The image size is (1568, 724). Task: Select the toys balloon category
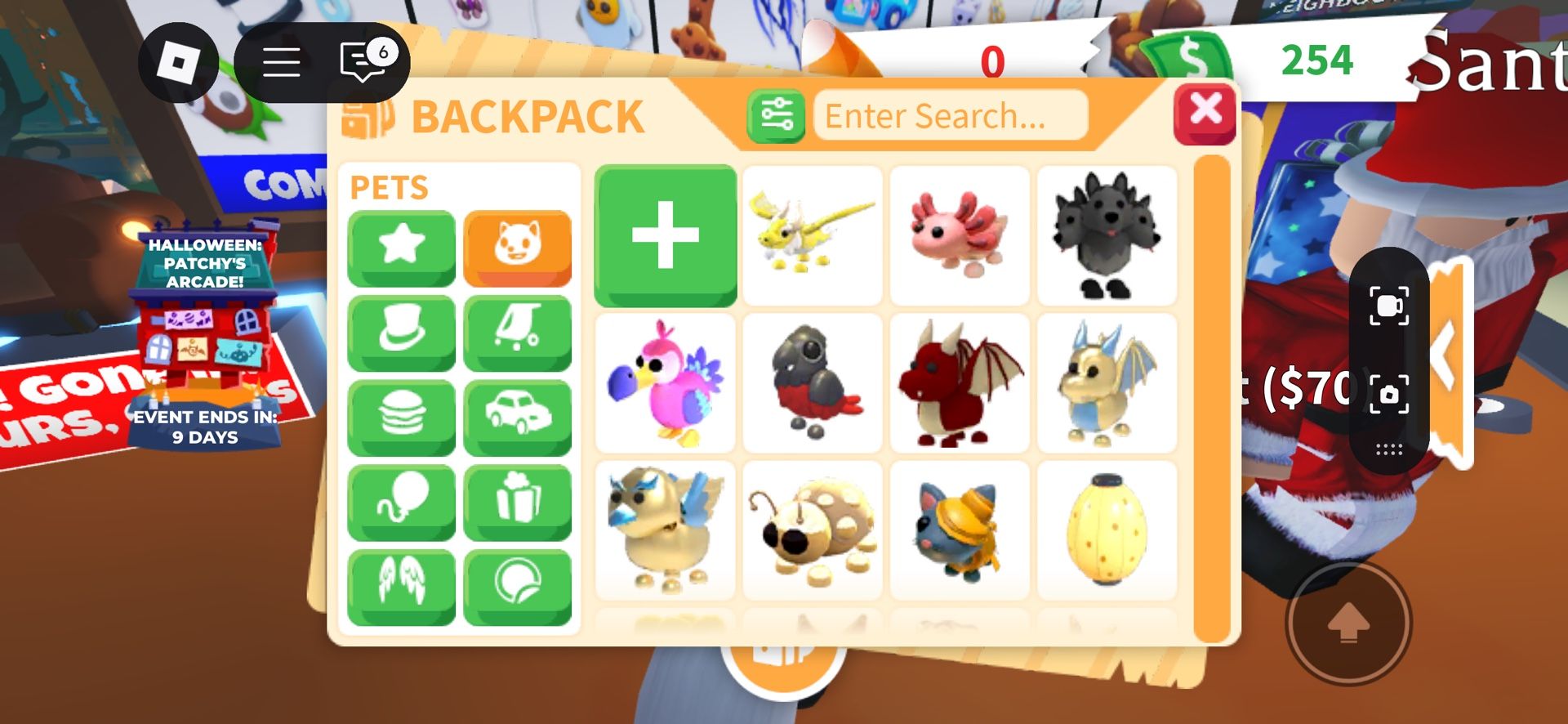[x=401, y=503]
